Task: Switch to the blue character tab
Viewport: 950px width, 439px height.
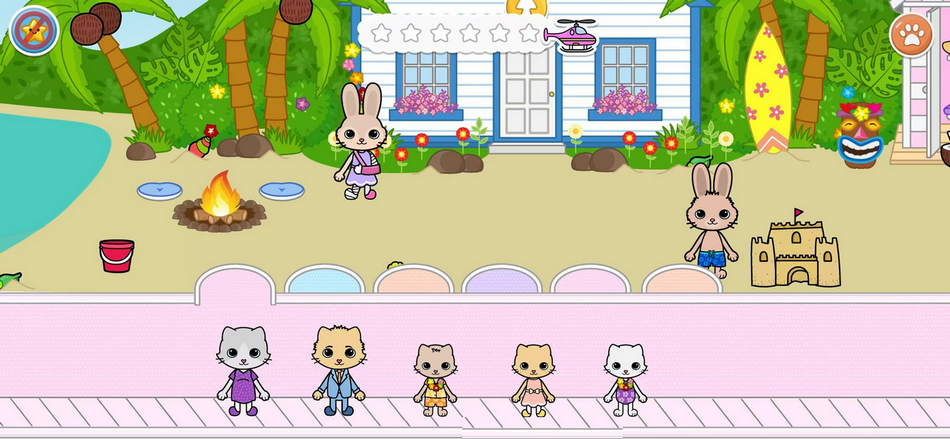Action: pyautogui.click(x=324, y=281)
